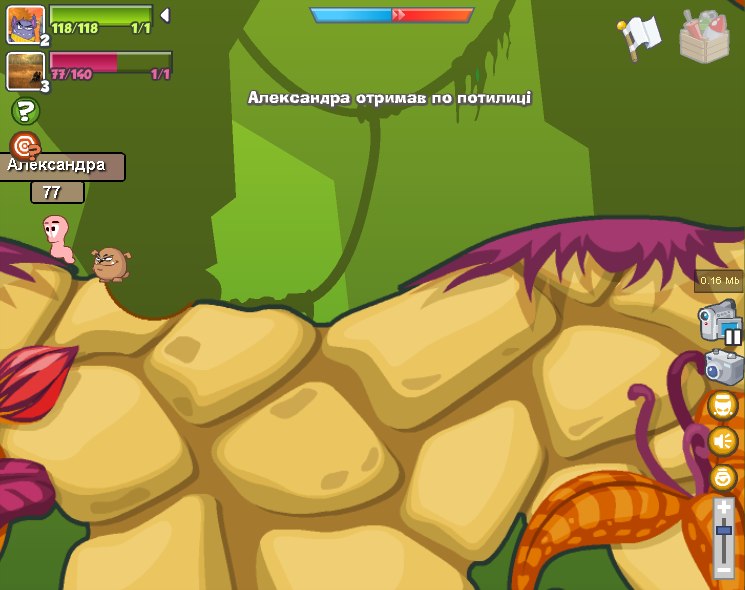Open help with the green question mark
Screen dimensions: 745x590
[x=25, y=111]
